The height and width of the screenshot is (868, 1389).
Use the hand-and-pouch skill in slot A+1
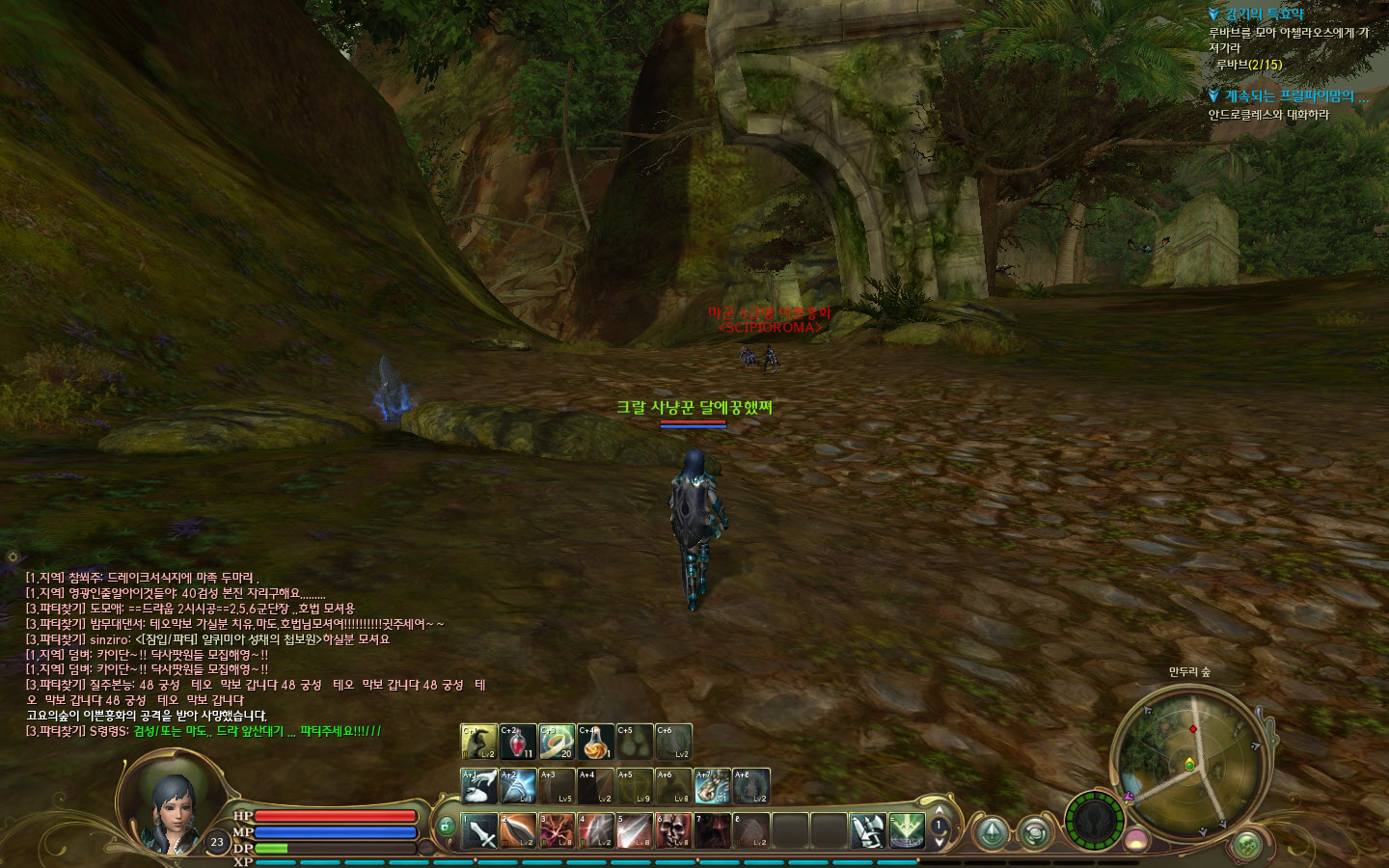coord(479,786)
